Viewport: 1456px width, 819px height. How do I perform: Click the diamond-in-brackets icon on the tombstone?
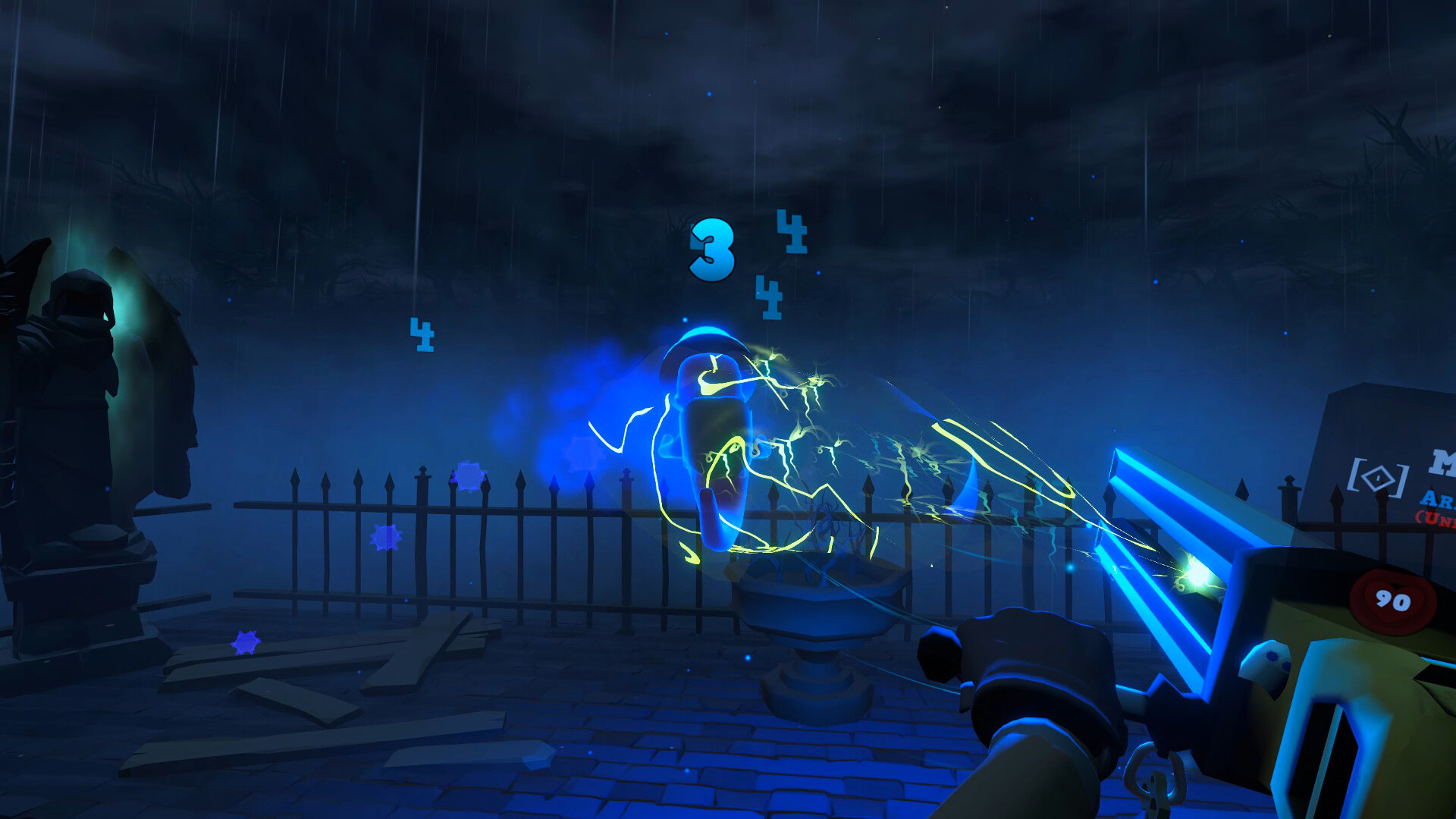[x=1377, y=478]
